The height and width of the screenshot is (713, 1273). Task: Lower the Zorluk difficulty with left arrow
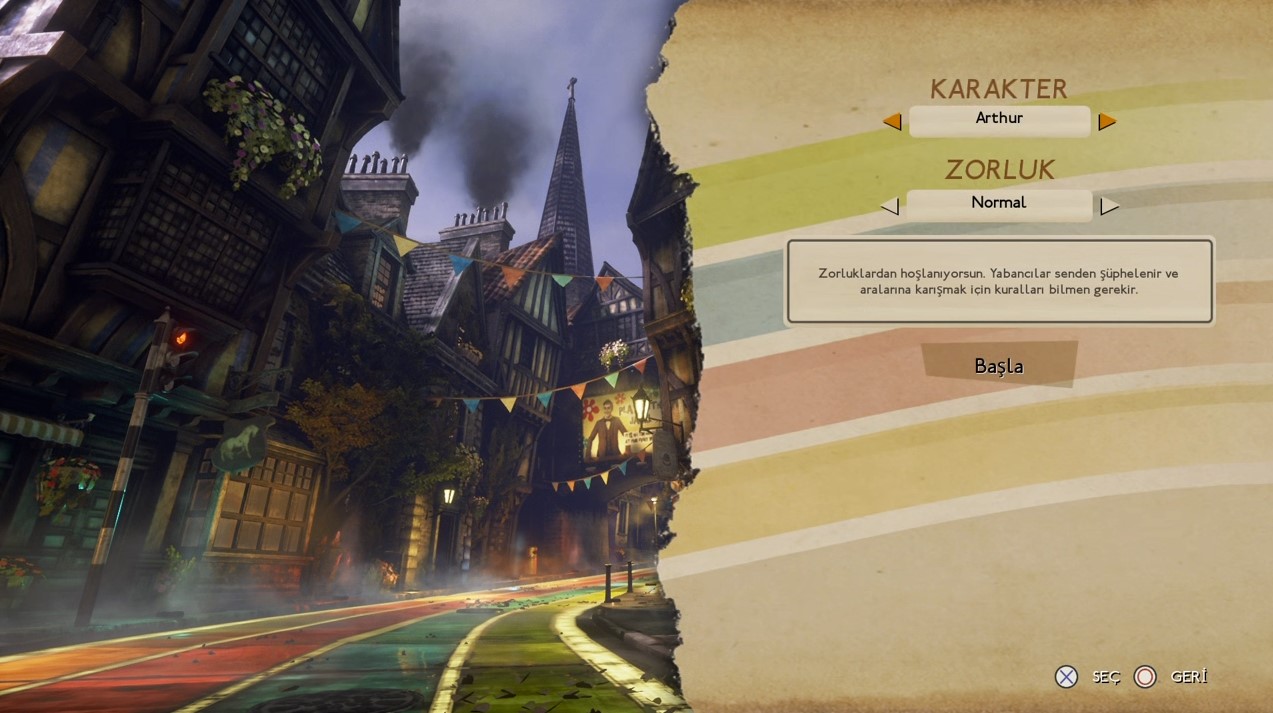pyautogui.click(x=890, y=206)
